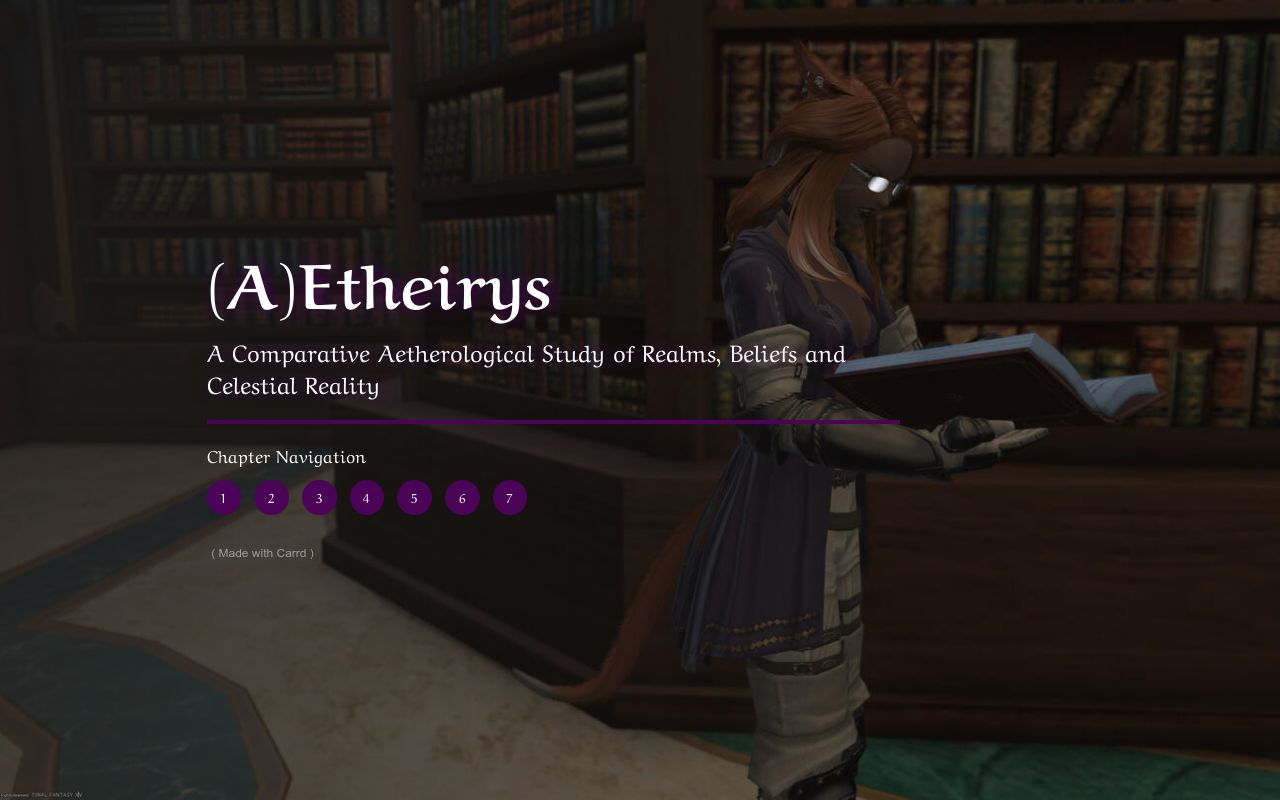The image size is (1280, 800).
Task: Activate the second chapter indicator dot
Action: pyautogui.click(x=271, y=497)
